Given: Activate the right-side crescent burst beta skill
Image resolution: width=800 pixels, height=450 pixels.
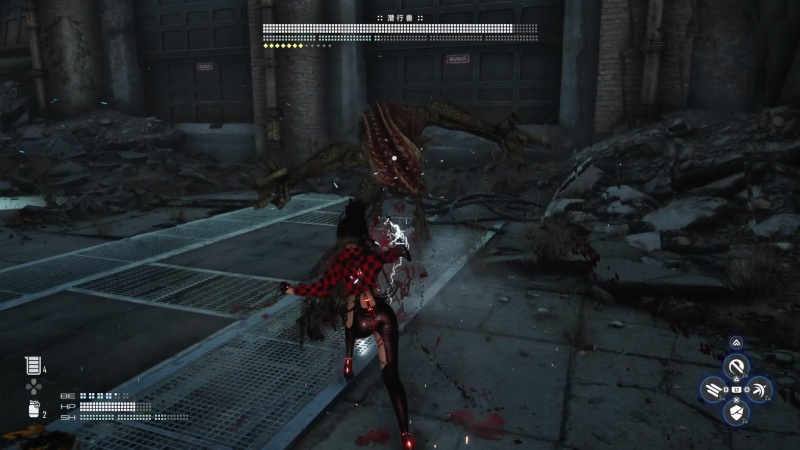Looking at the screenshot, I should pyautogui.click(x=762, y=390).
